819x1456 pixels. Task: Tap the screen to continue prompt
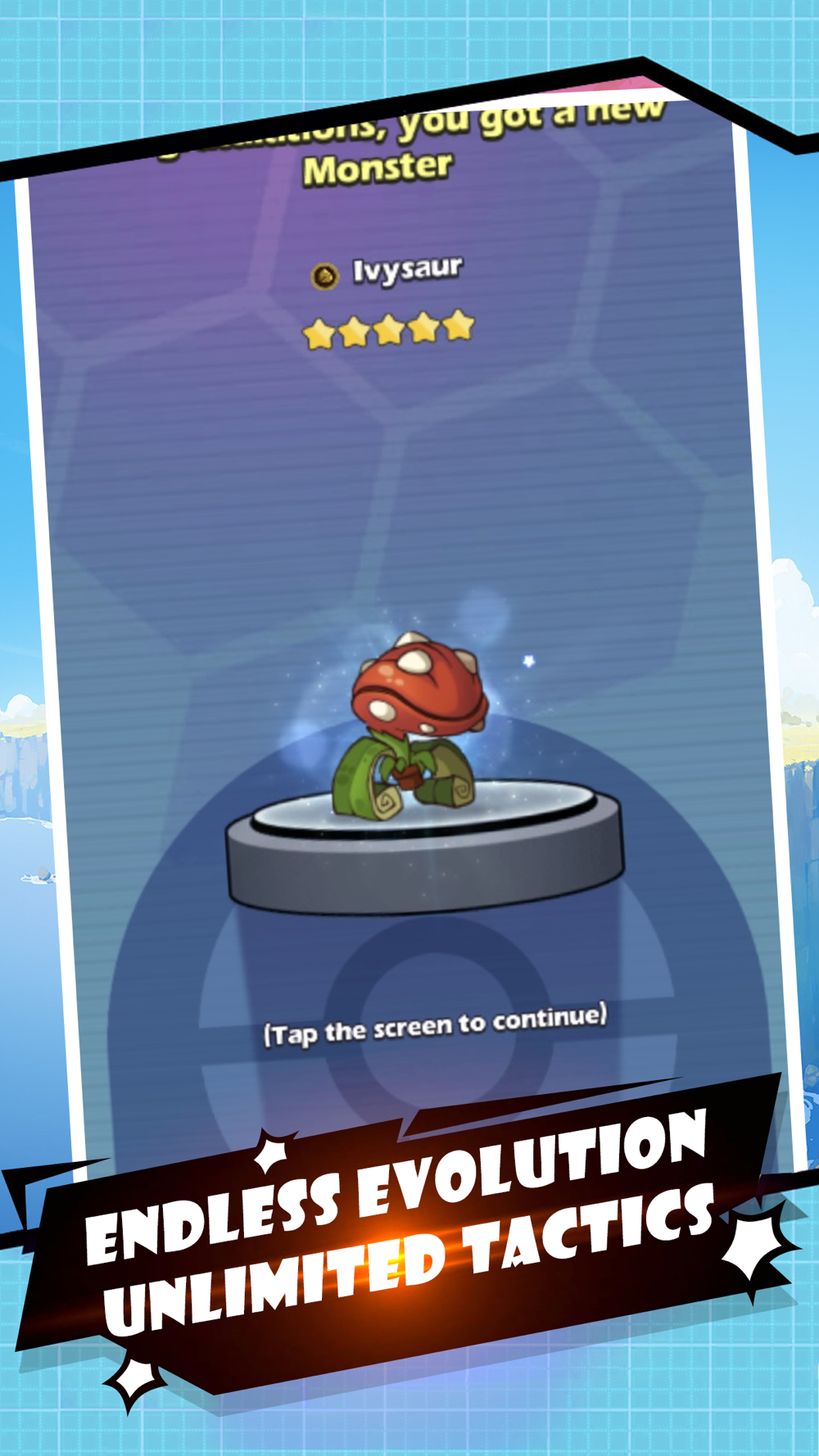435,1024
